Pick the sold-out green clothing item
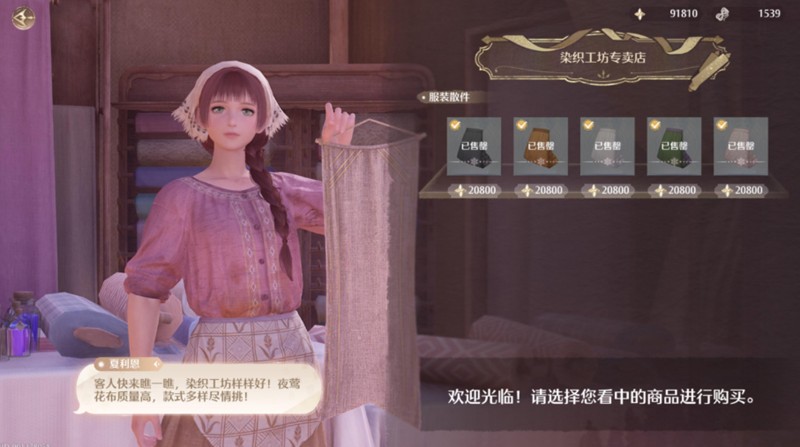Viewport: 800px width, 447px height. 673,146
